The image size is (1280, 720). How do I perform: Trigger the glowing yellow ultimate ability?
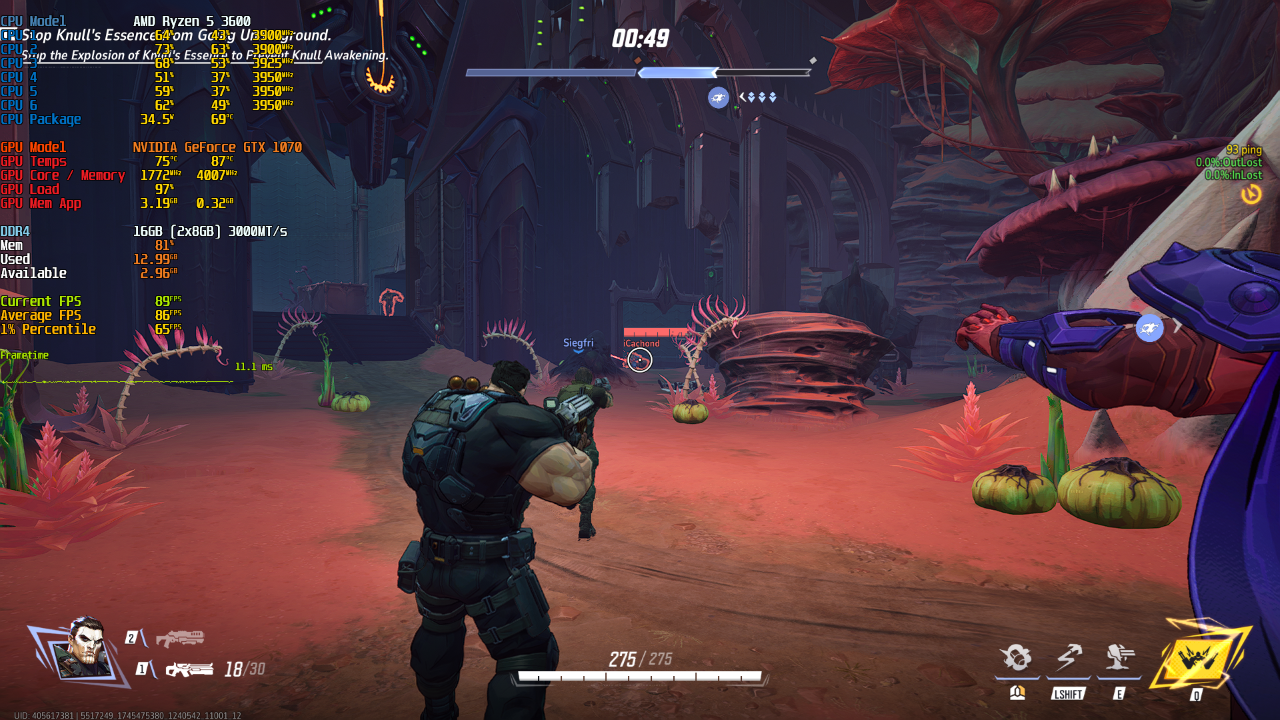(1198, 656)
